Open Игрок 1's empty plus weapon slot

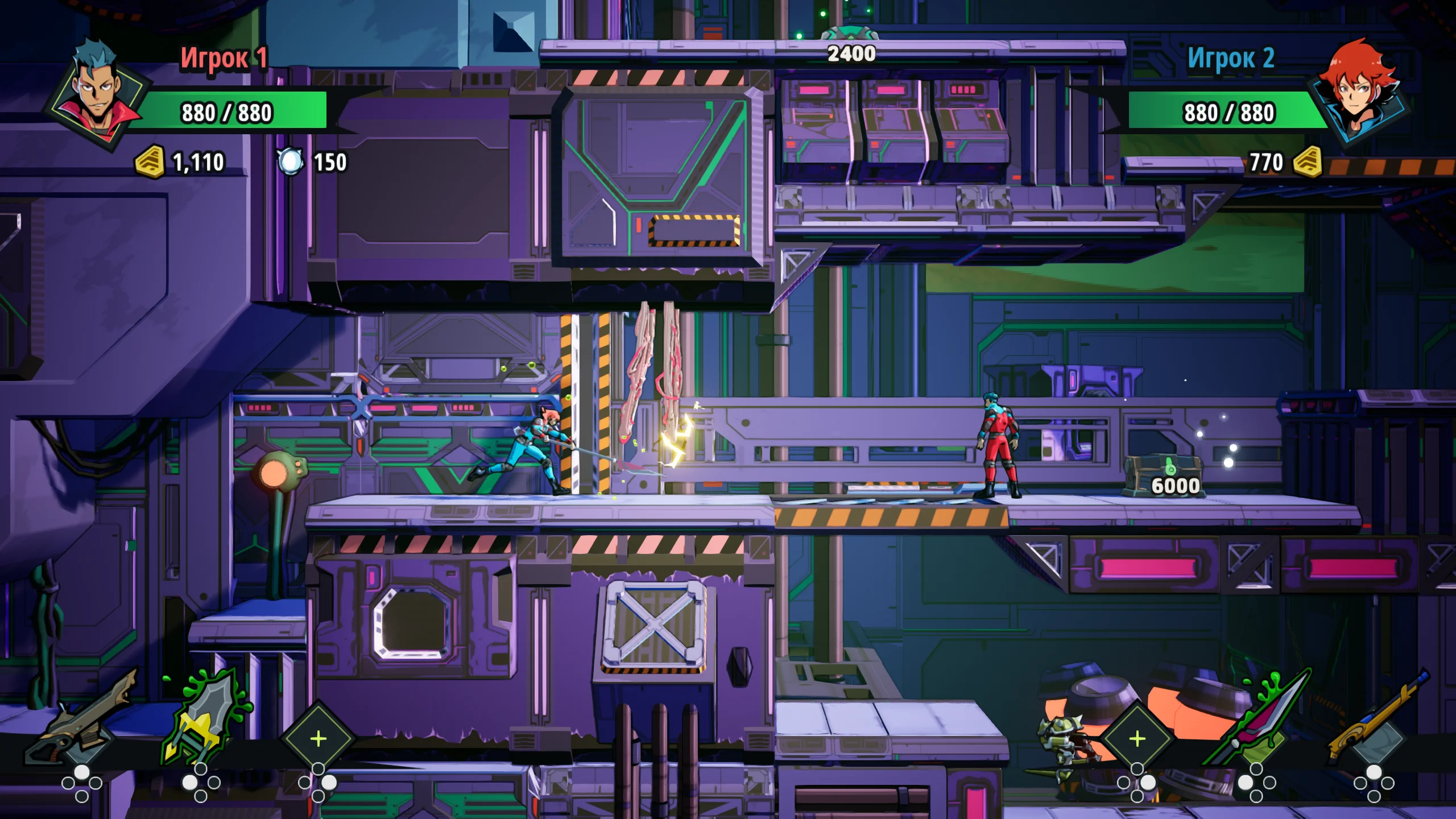318,738
